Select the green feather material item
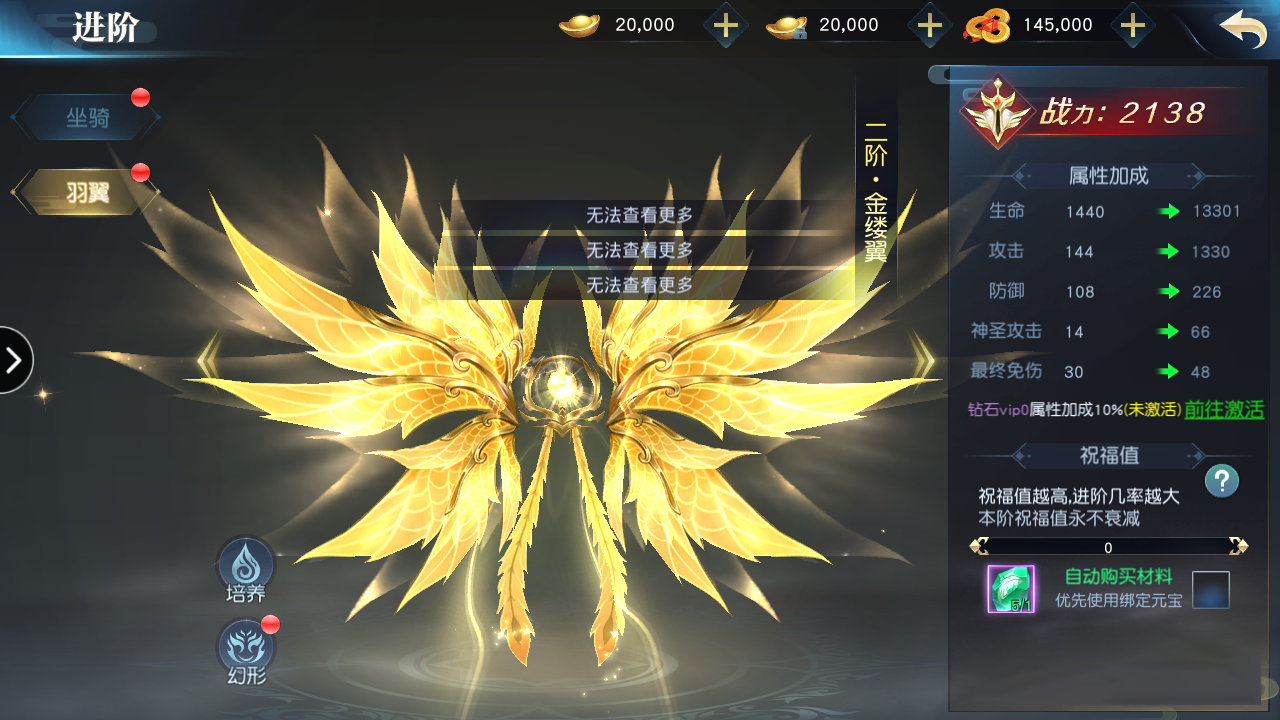Screen dimensions: 1280x720 click(x=1011, y=589)
